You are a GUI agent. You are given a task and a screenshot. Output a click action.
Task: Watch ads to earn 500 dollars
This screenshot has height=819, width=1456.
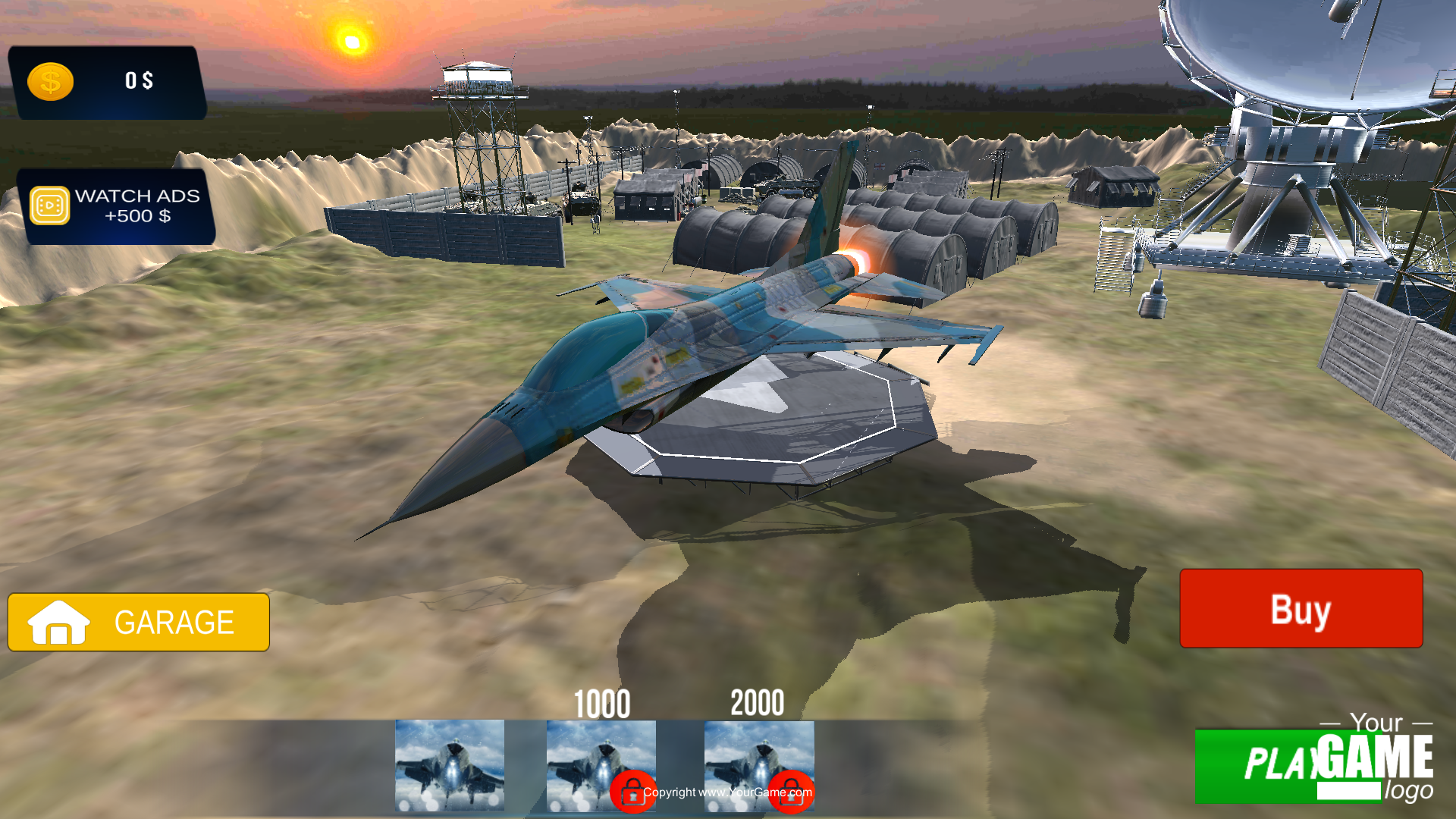tap(118, 206)
